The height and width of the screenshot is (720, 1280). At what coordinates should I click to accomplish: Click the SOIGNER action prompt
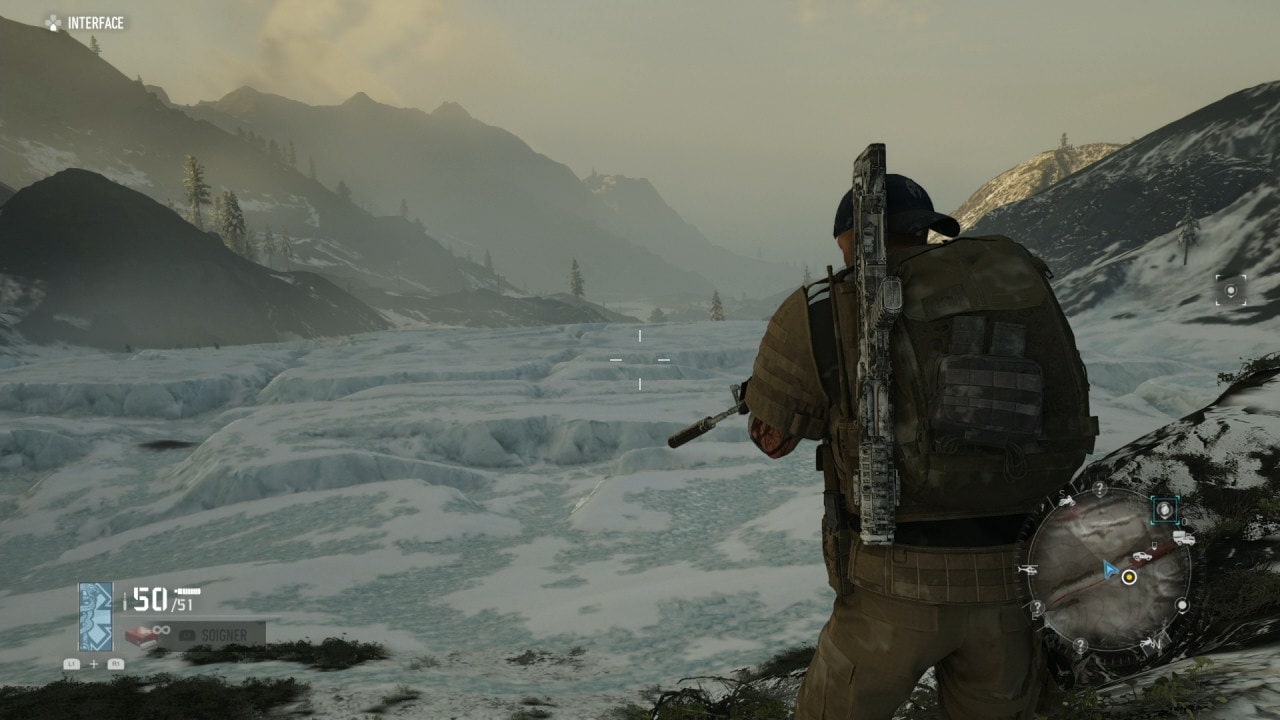[223, 634]
